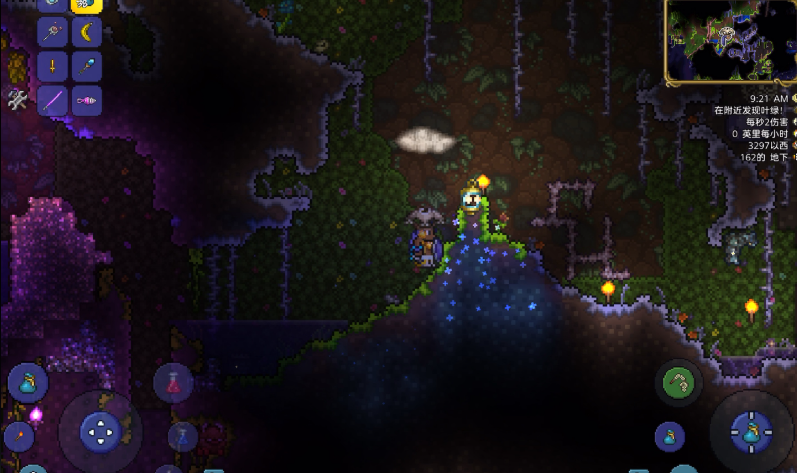
Task: Tap the aim joystick with blue pouch
Action: [751, 432]
